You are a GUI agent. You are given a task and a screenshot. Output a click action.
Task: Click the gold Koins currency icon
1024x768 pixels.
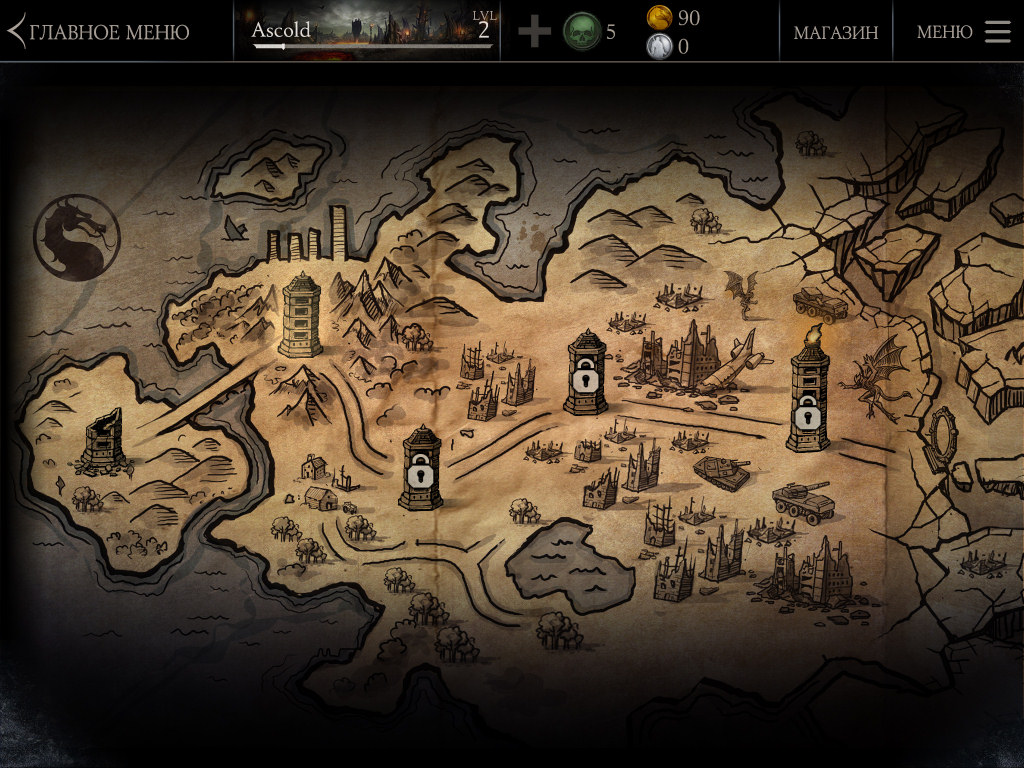click(659, 17)
